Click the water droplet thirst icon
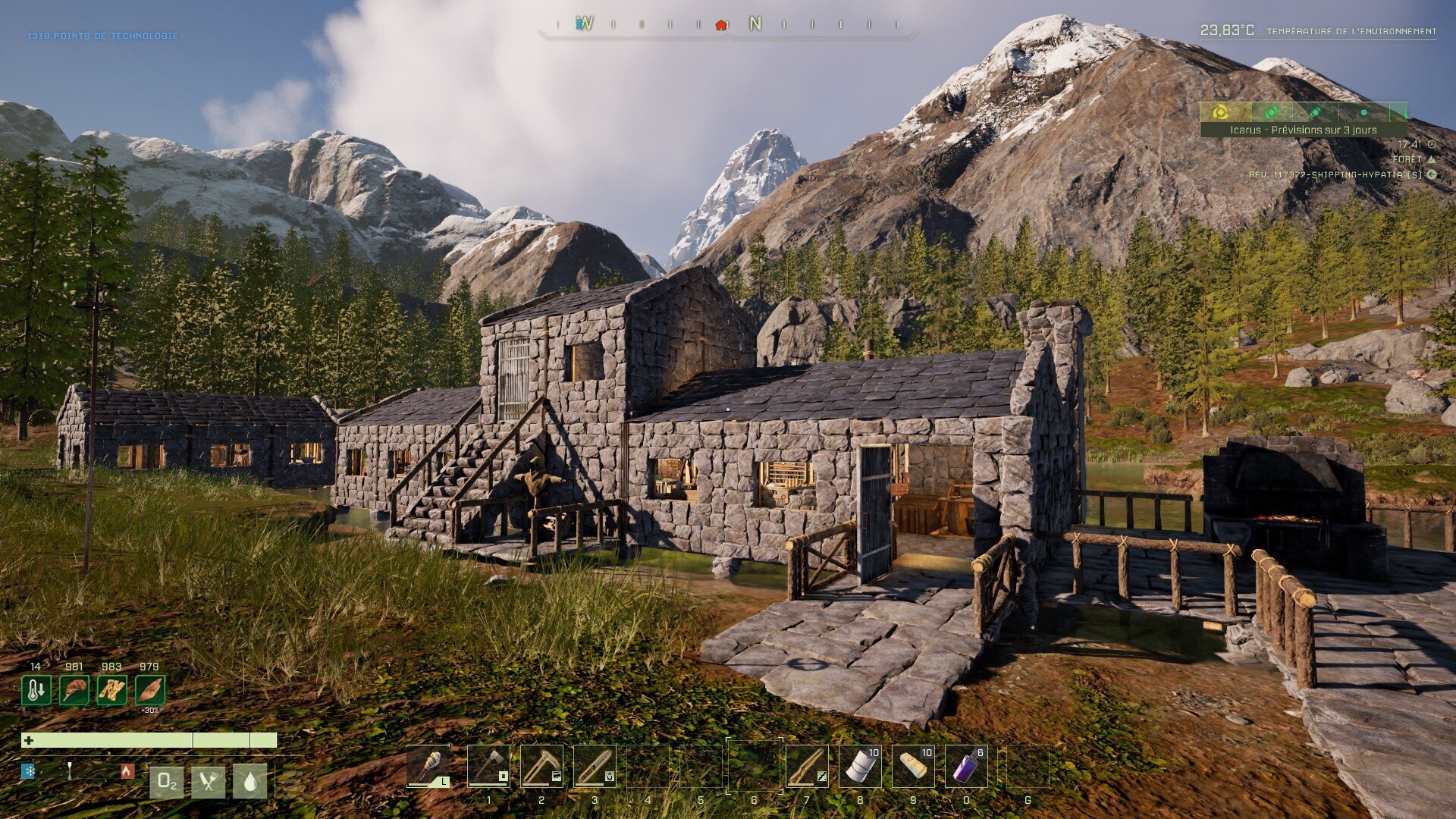1456x819 pixels. tap(250, 782)
